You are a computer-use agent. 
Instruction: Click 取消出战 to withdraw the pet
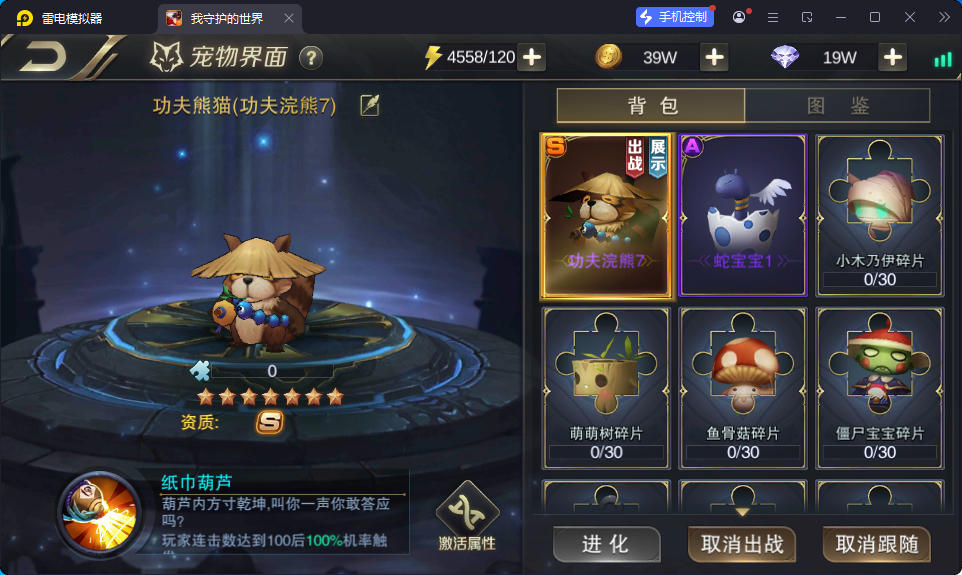(x=741, y=544)
